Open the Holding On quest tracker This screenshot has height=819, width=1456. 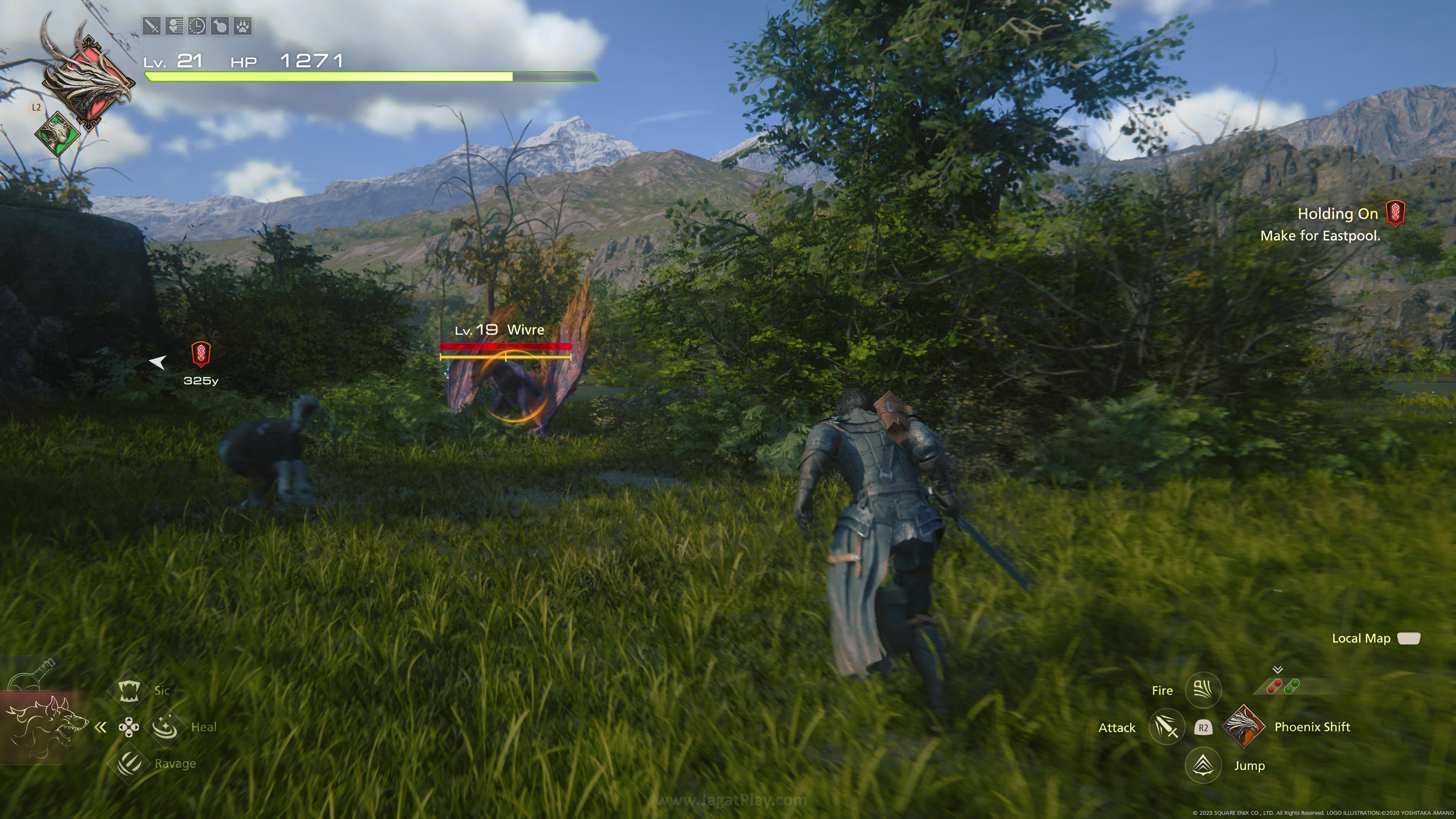1337,213
